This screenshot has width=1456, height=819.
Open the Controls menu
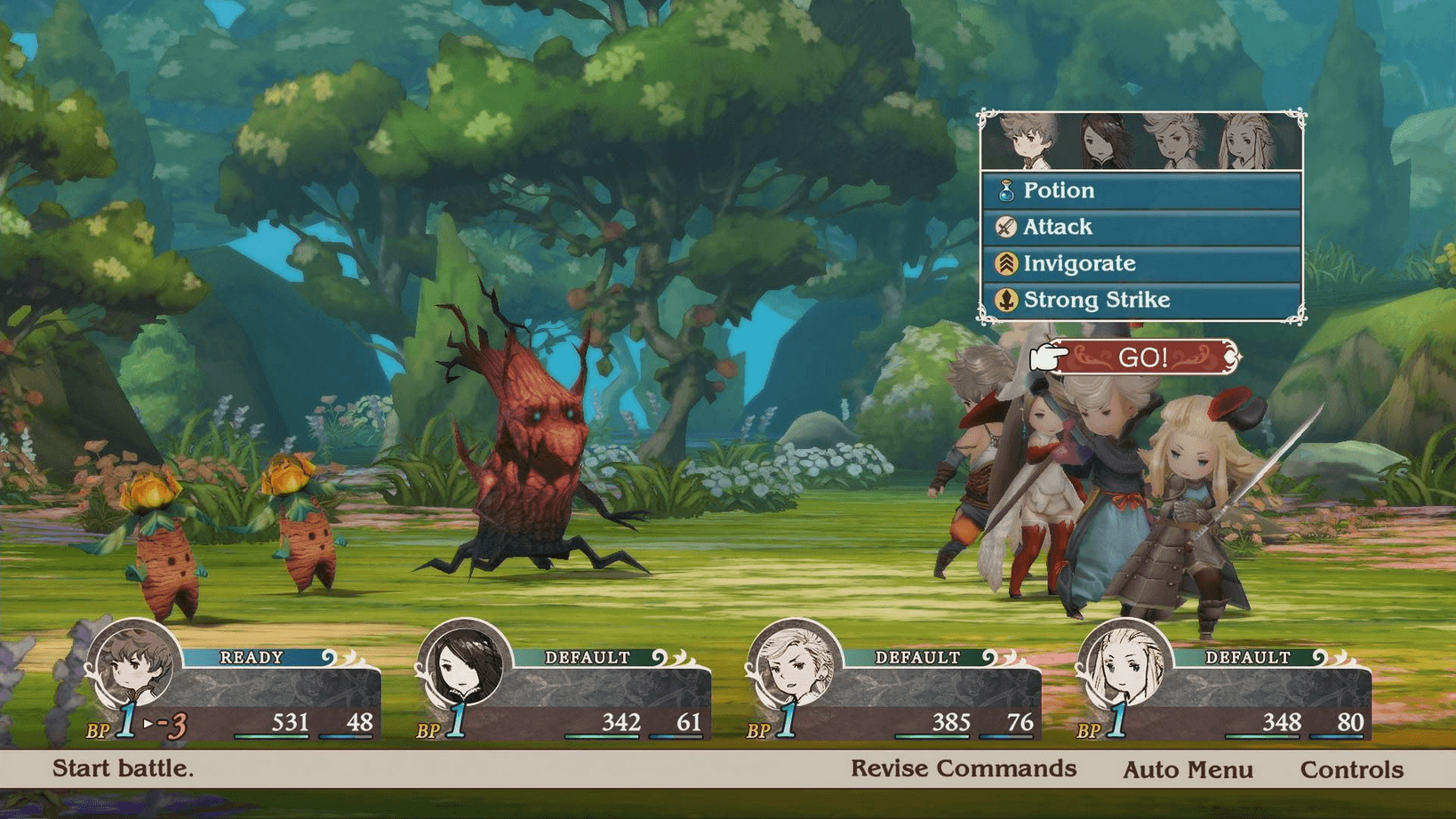1354,768
